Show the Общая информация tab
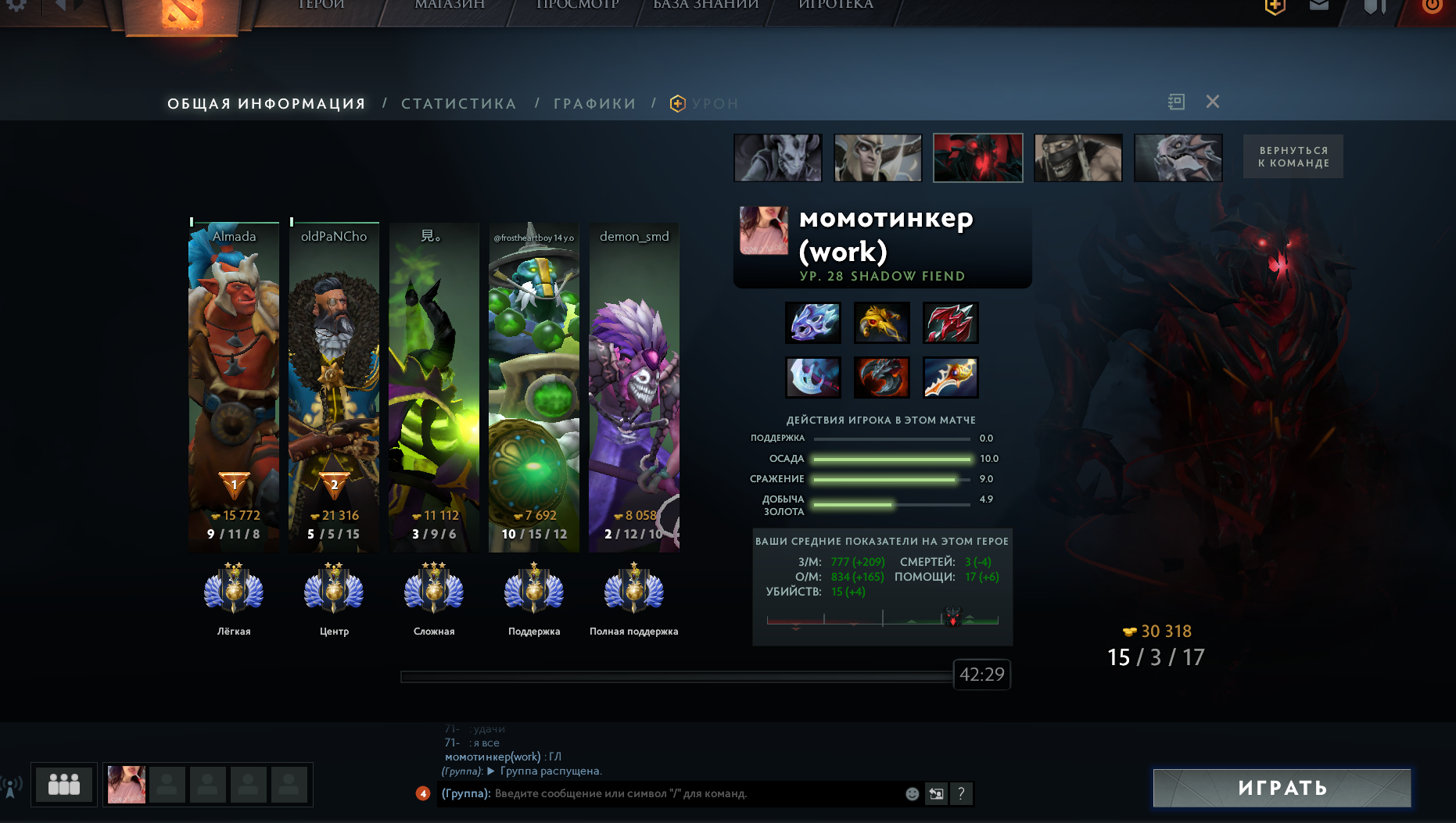Screen dimensions: 1456x823 (x=267, y=104)
